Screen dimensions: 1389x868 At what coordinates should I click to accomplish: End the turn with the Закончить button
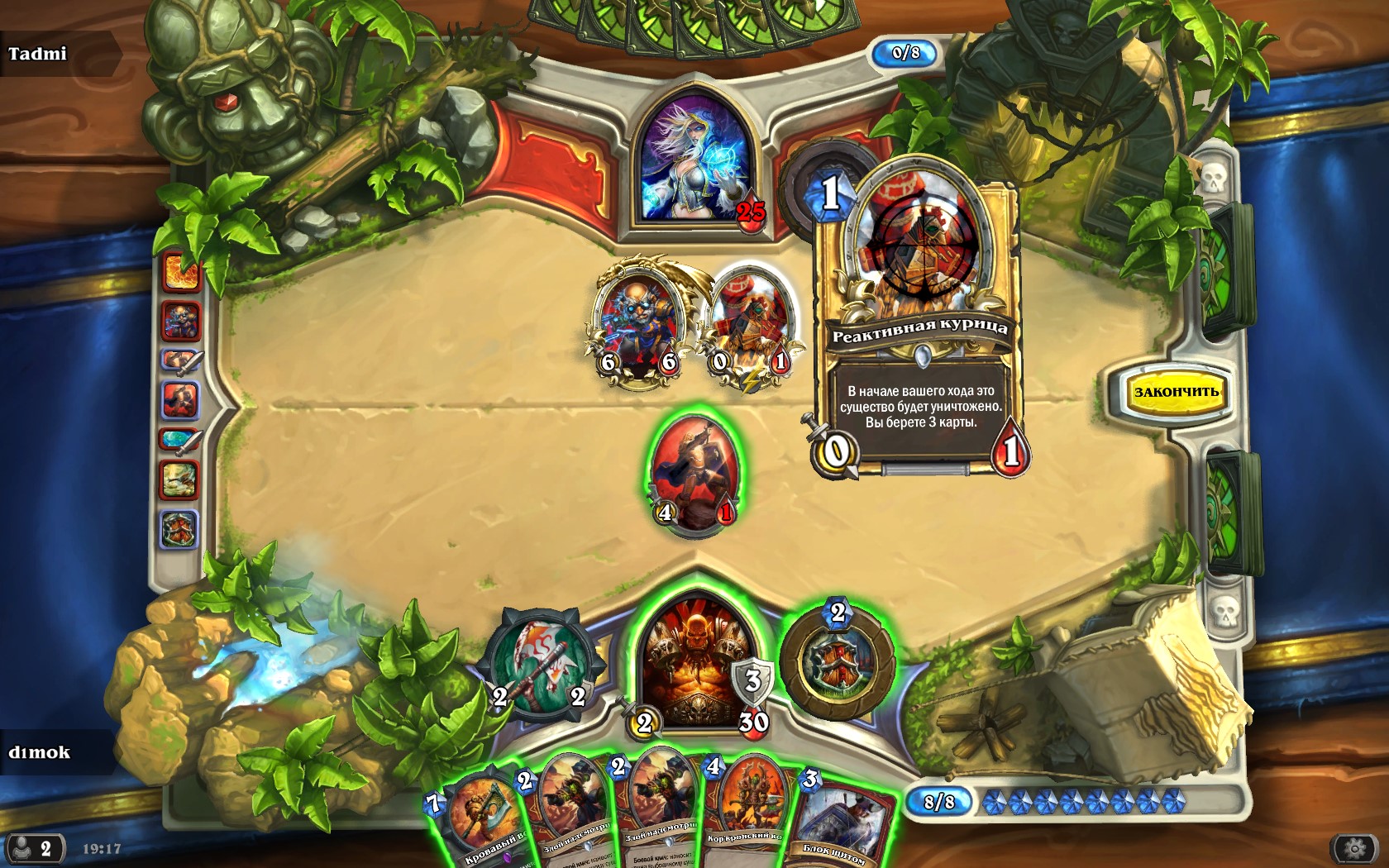point(1175,392)
